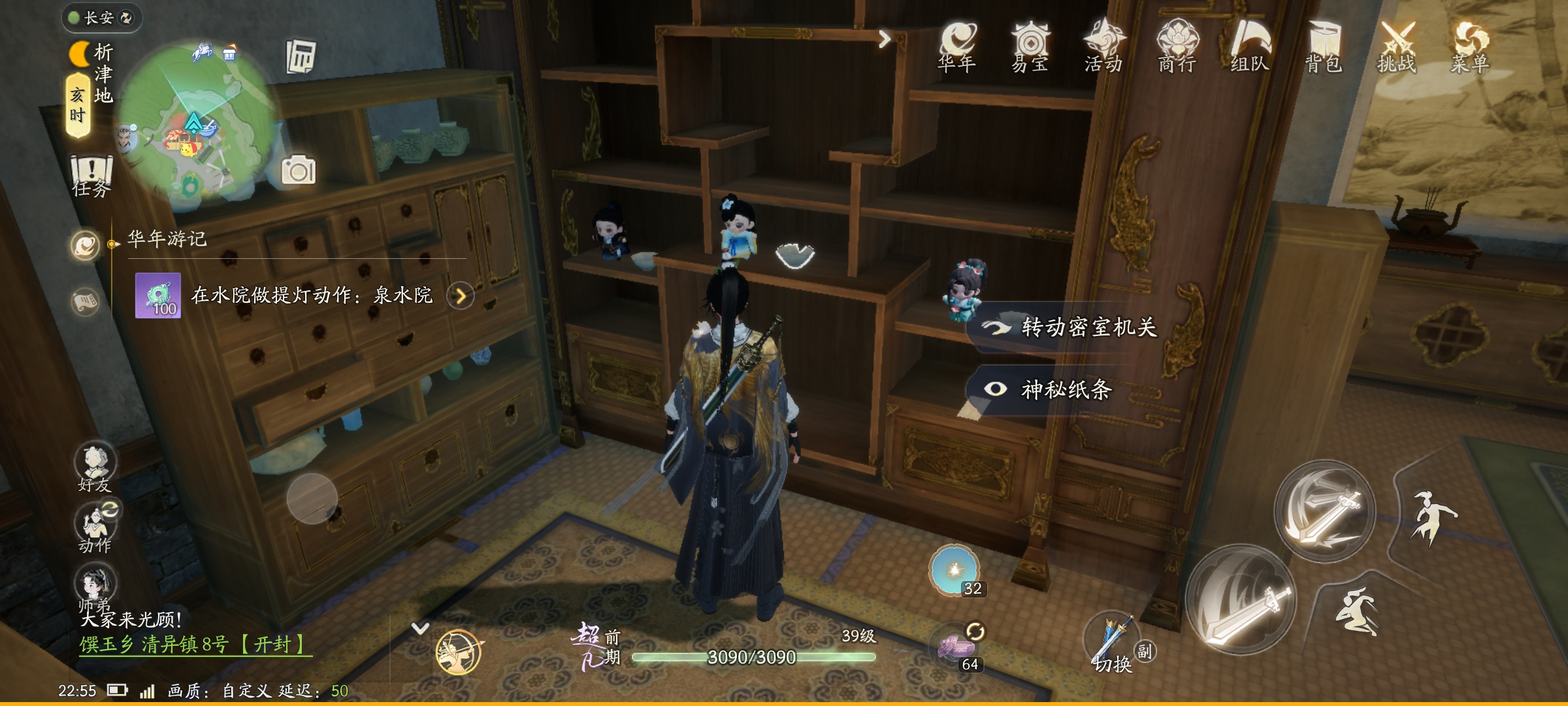Screen dimensions: 1568x706
Task: Open the 任务 quest log
Action: click(x=91, y=175)
